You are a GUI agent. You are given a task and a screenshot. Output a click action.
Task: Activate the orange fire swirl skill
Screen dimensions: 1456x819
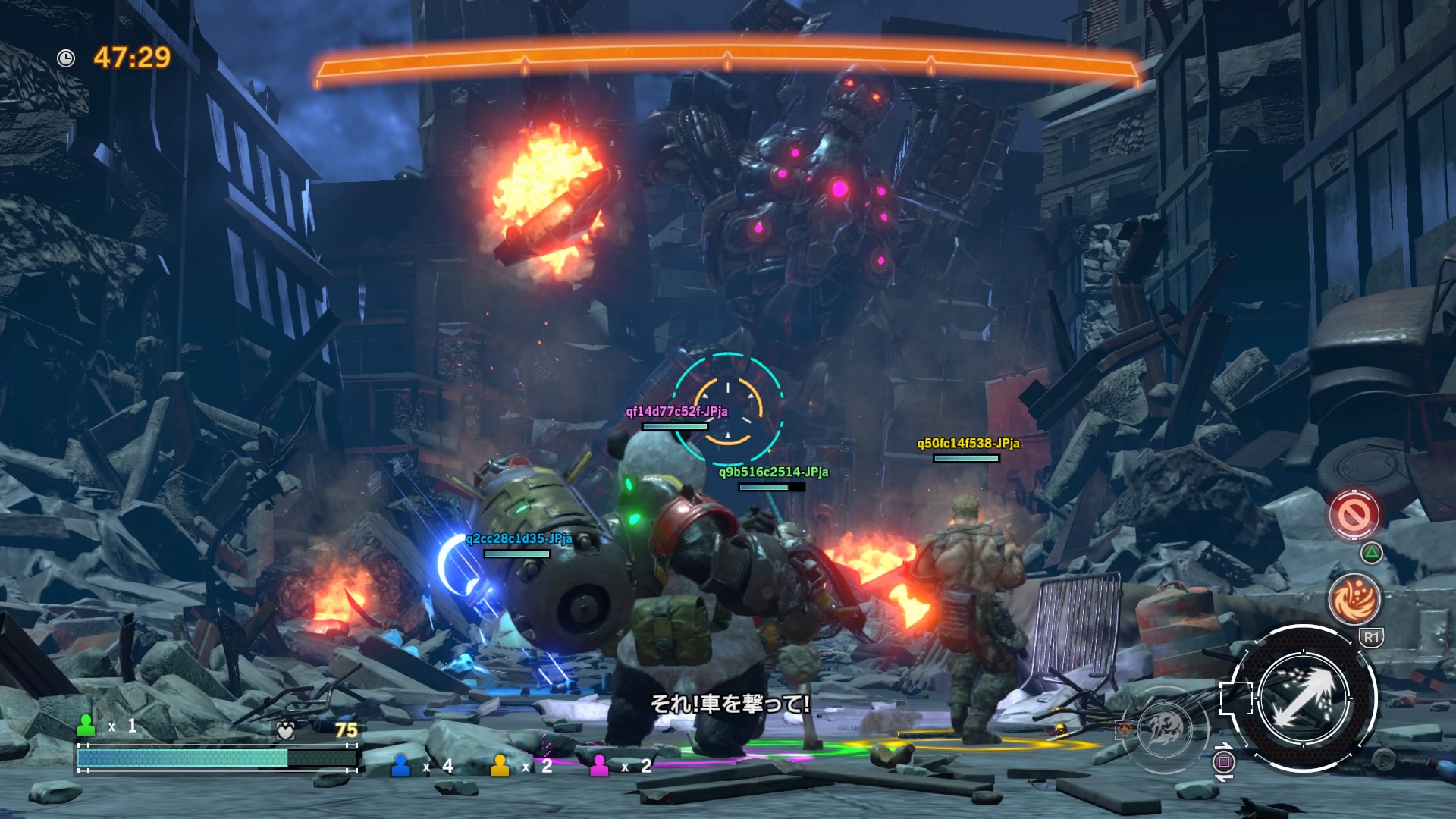click(1354, 598)
